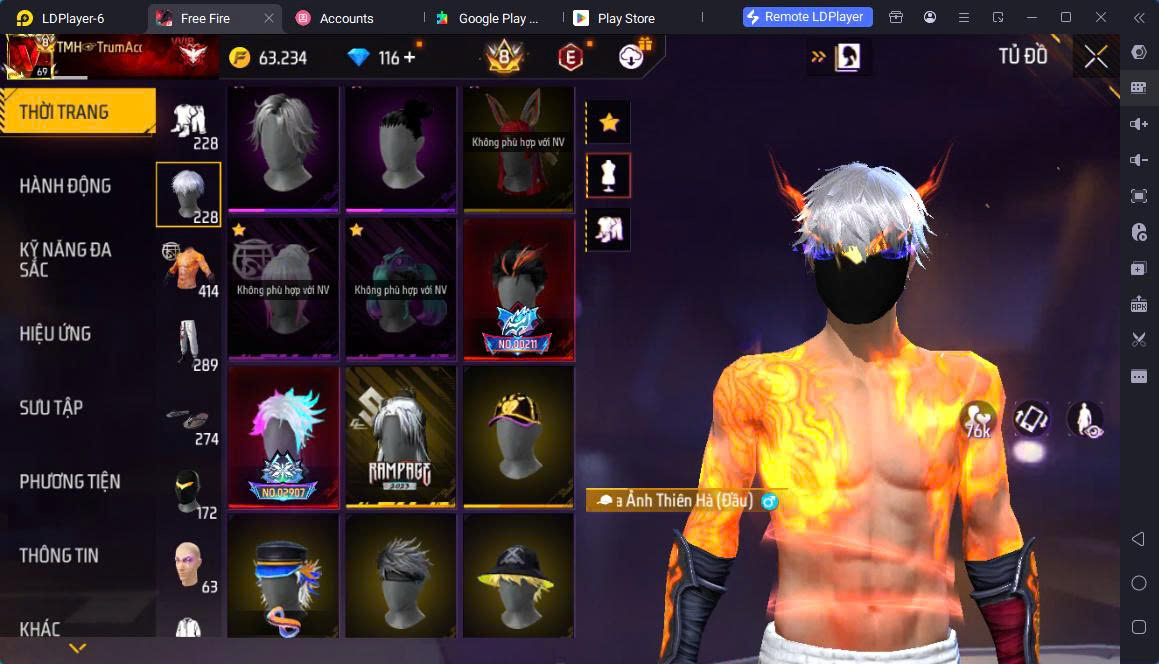The height and width of the screenshot is (664, 1159).
Task: Switch to the Play Store tab
Action: [x=625, y=18]
